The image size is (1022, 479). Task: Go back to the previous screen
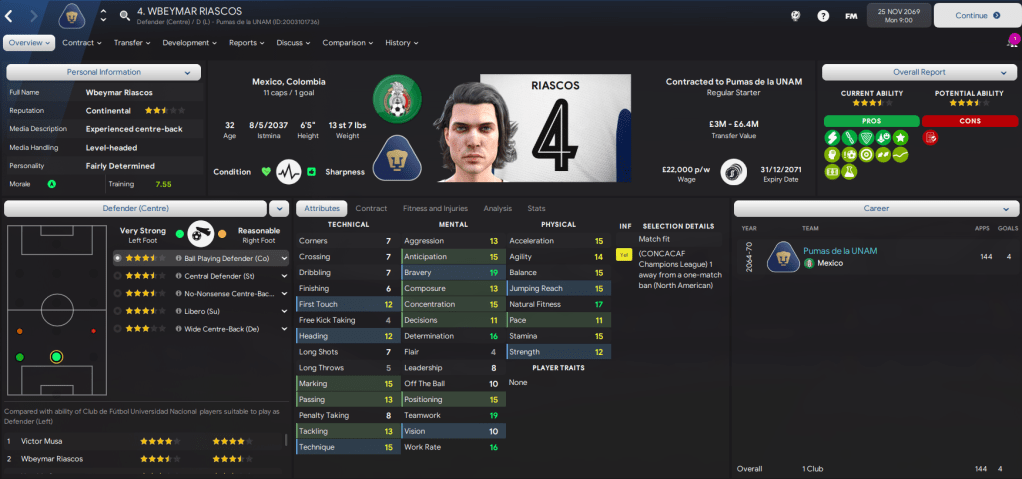(12, 16)
